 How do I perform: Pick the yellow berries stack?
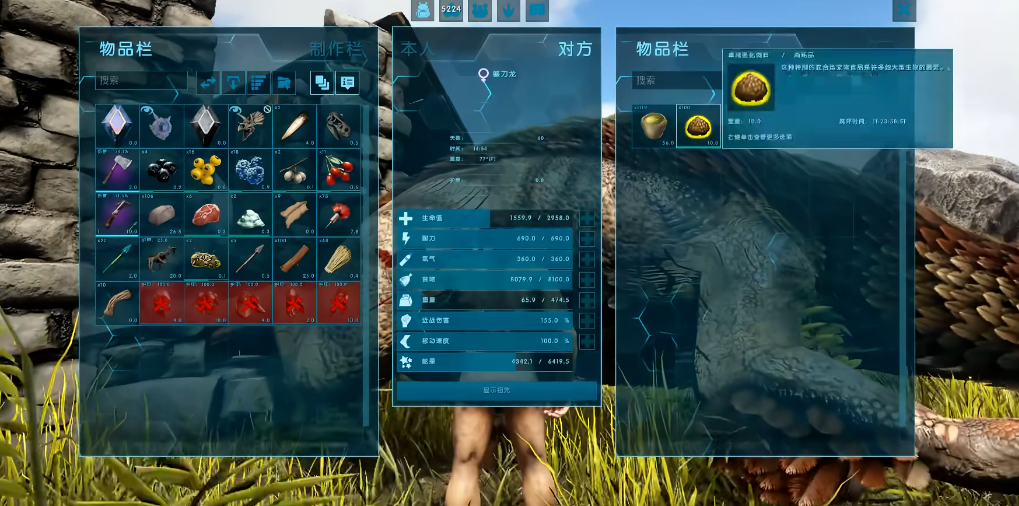pyautogui.click(x=204, y=168)
